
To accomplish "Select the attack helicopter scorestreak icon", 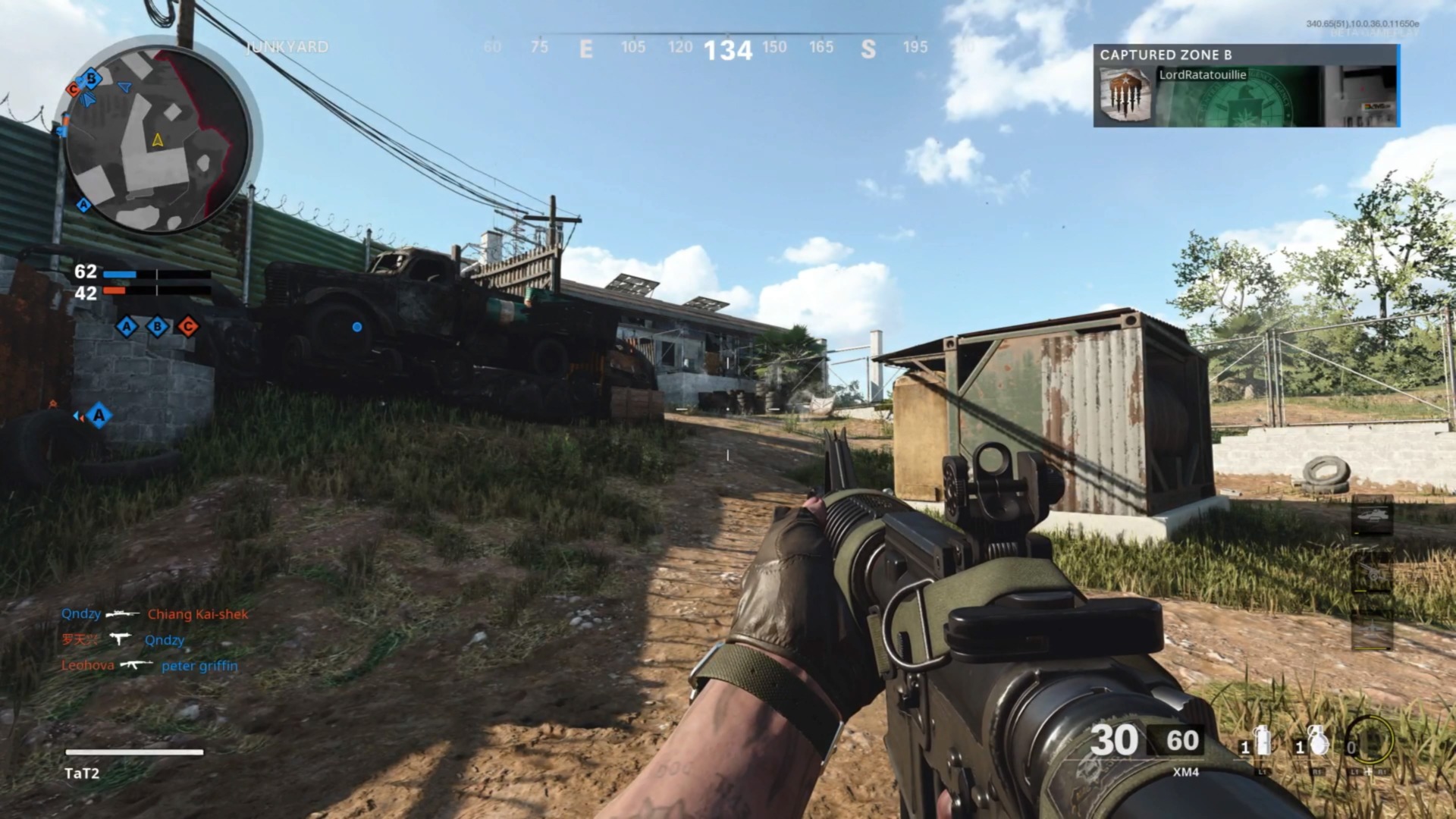I will [1373, 516].
